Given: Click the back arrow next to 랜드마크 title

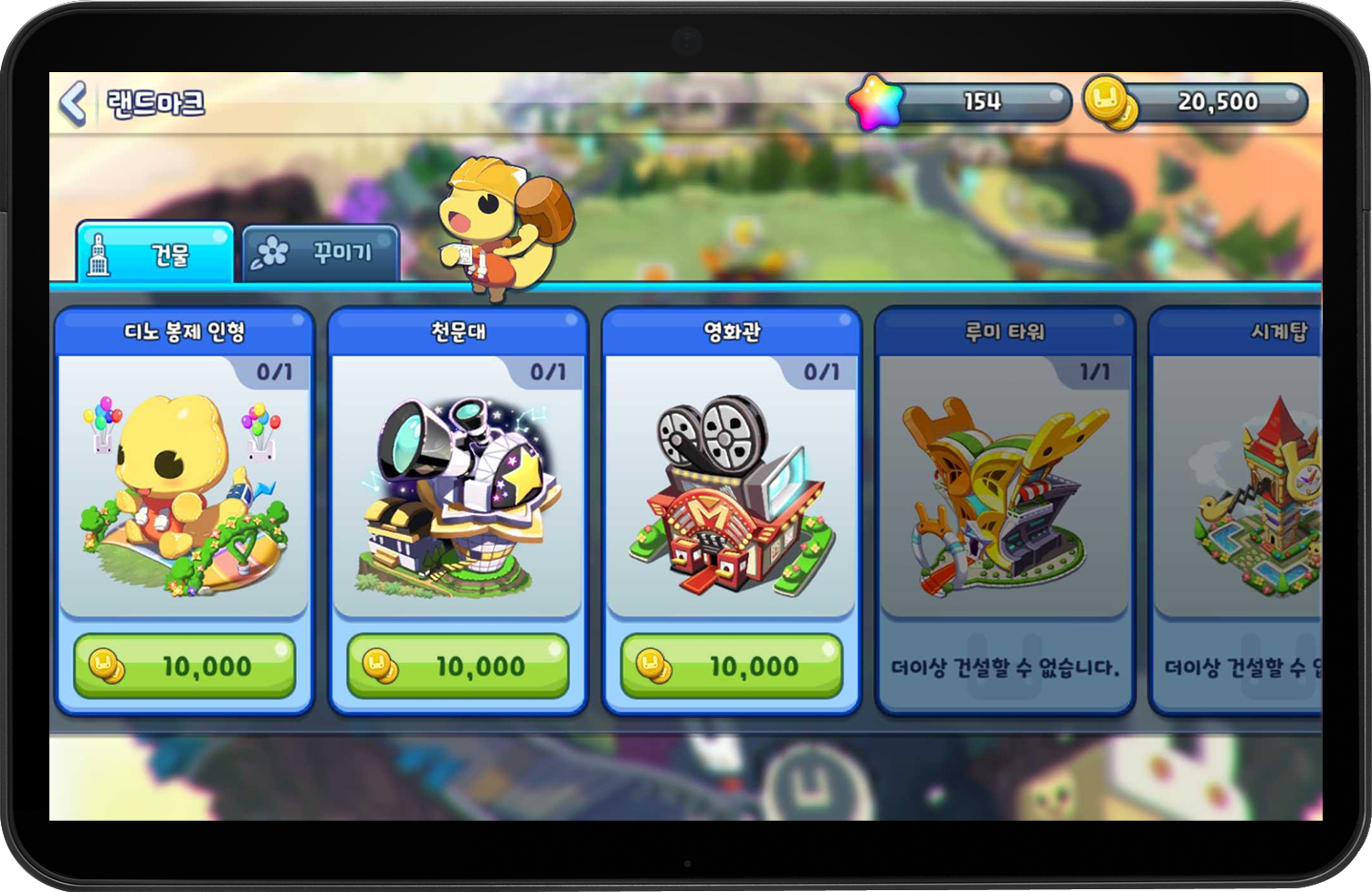Looking at the screenshot, I should 75,102.
